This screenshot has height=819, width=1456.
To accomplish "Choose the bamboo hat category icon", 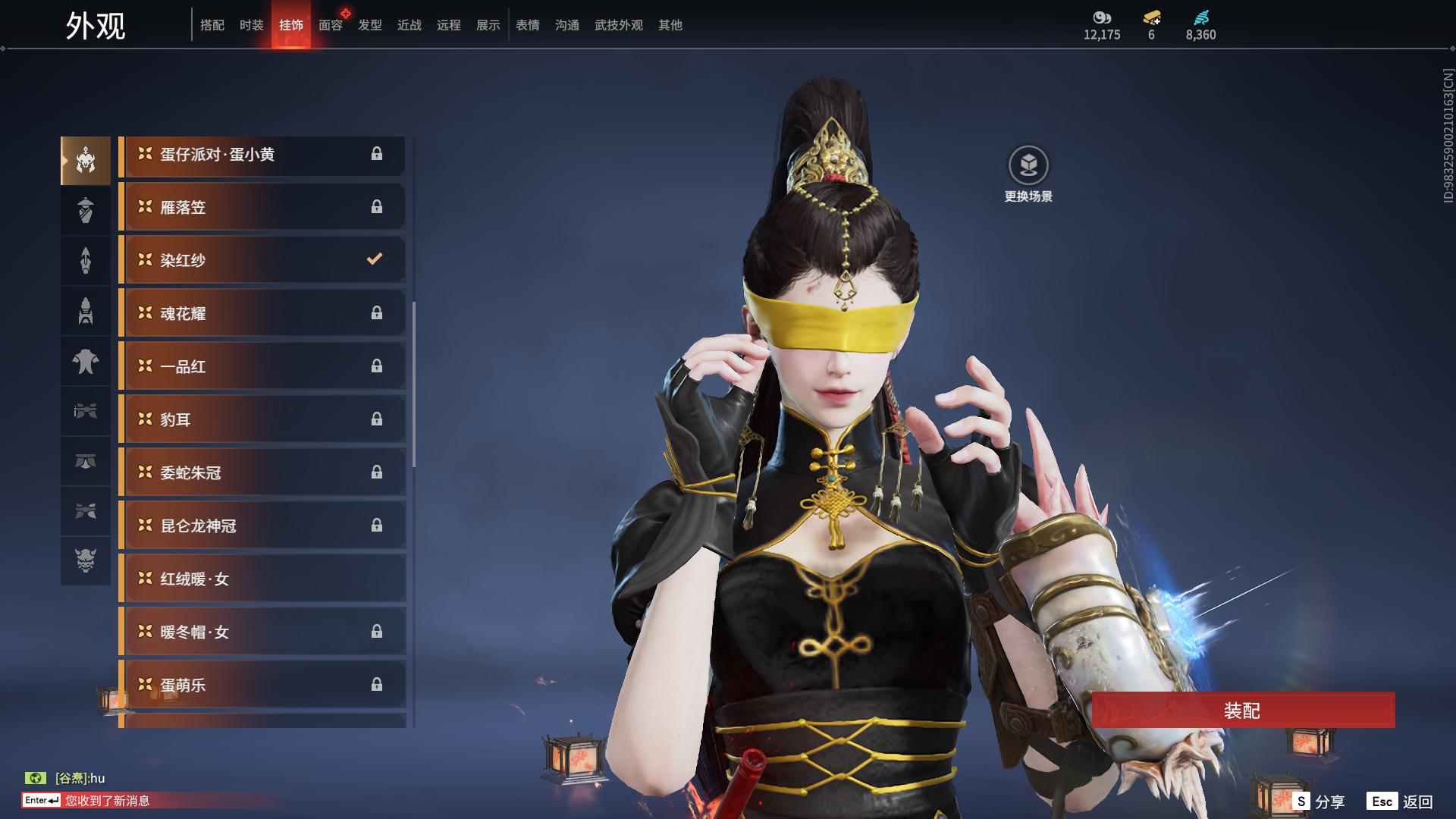I will point(86,210).
